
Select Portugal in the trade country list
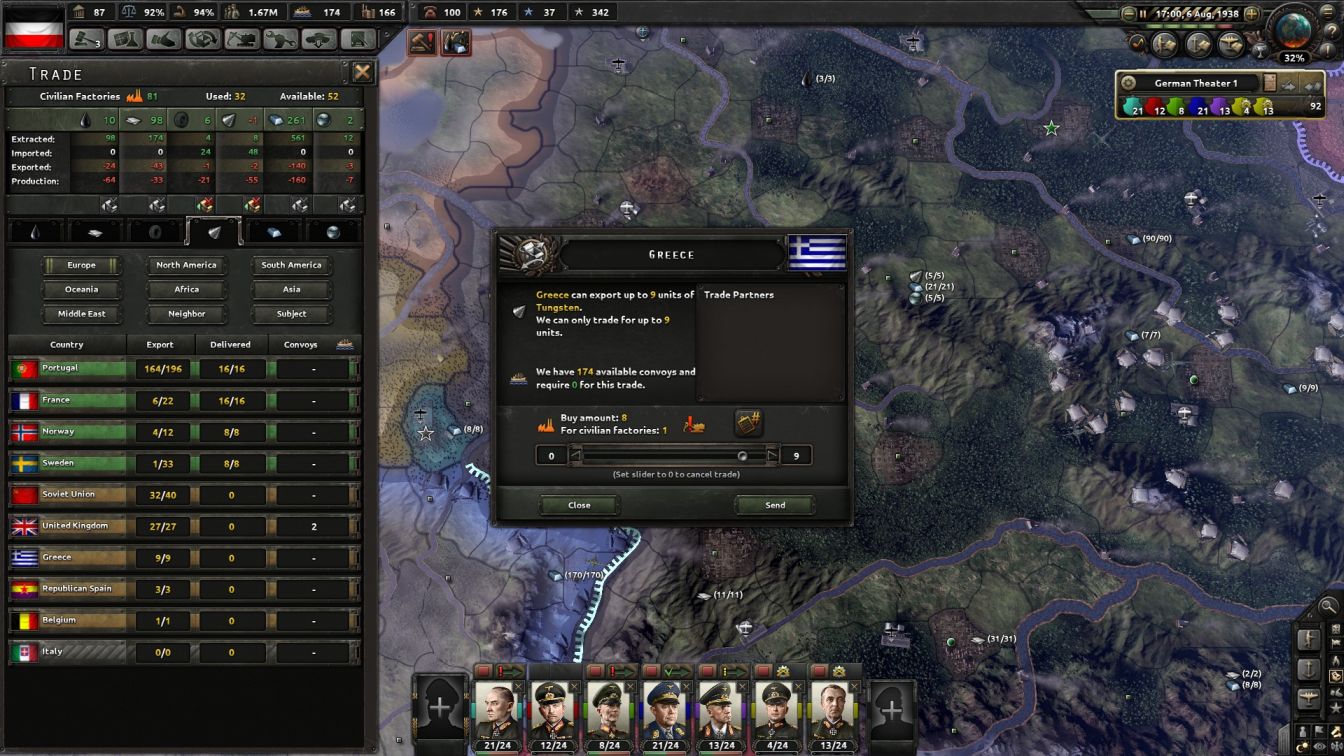tap(67, 368)
